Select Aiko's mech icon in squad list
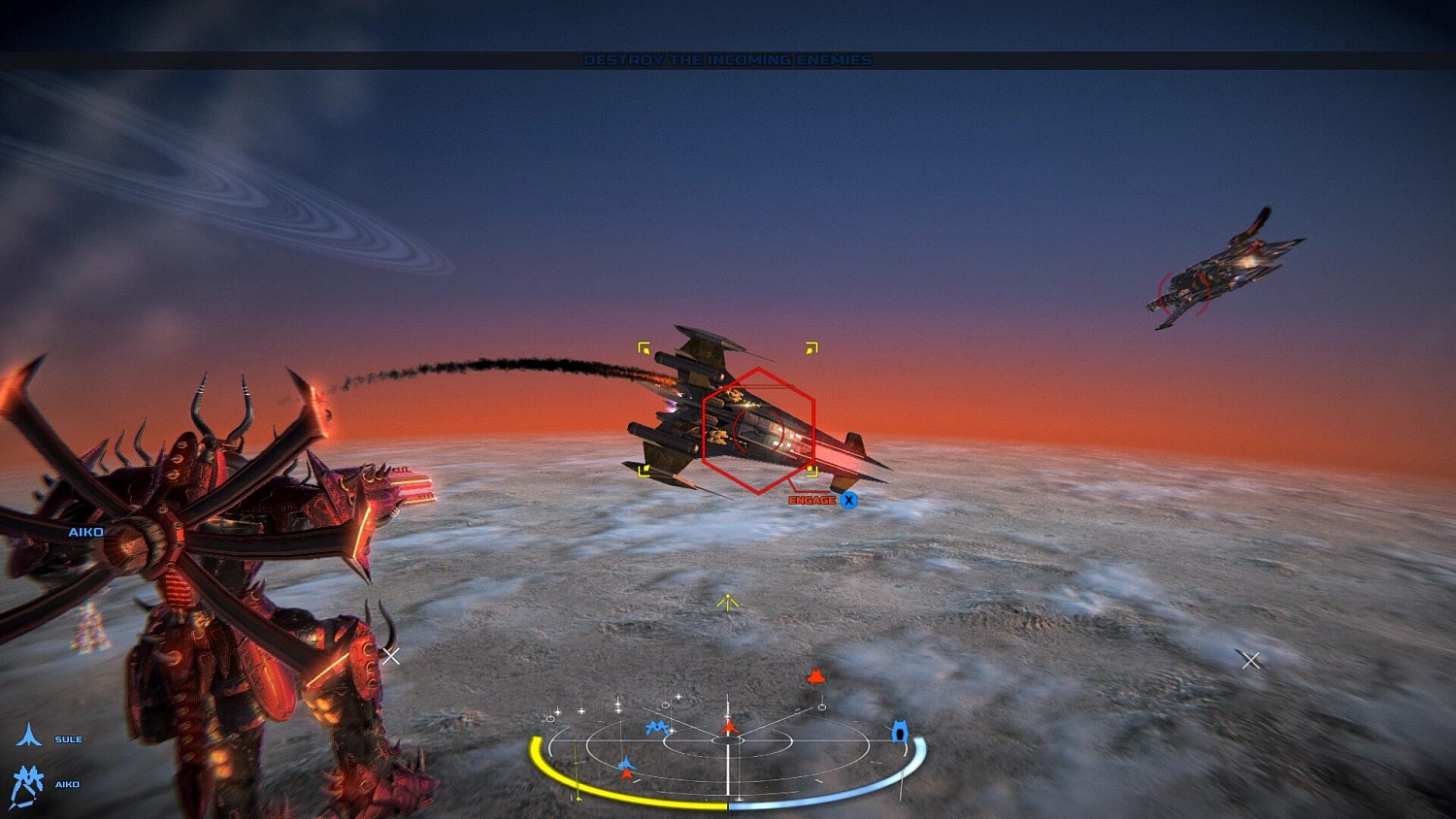Screen dimensions: 1456x819 coord(29,778)
